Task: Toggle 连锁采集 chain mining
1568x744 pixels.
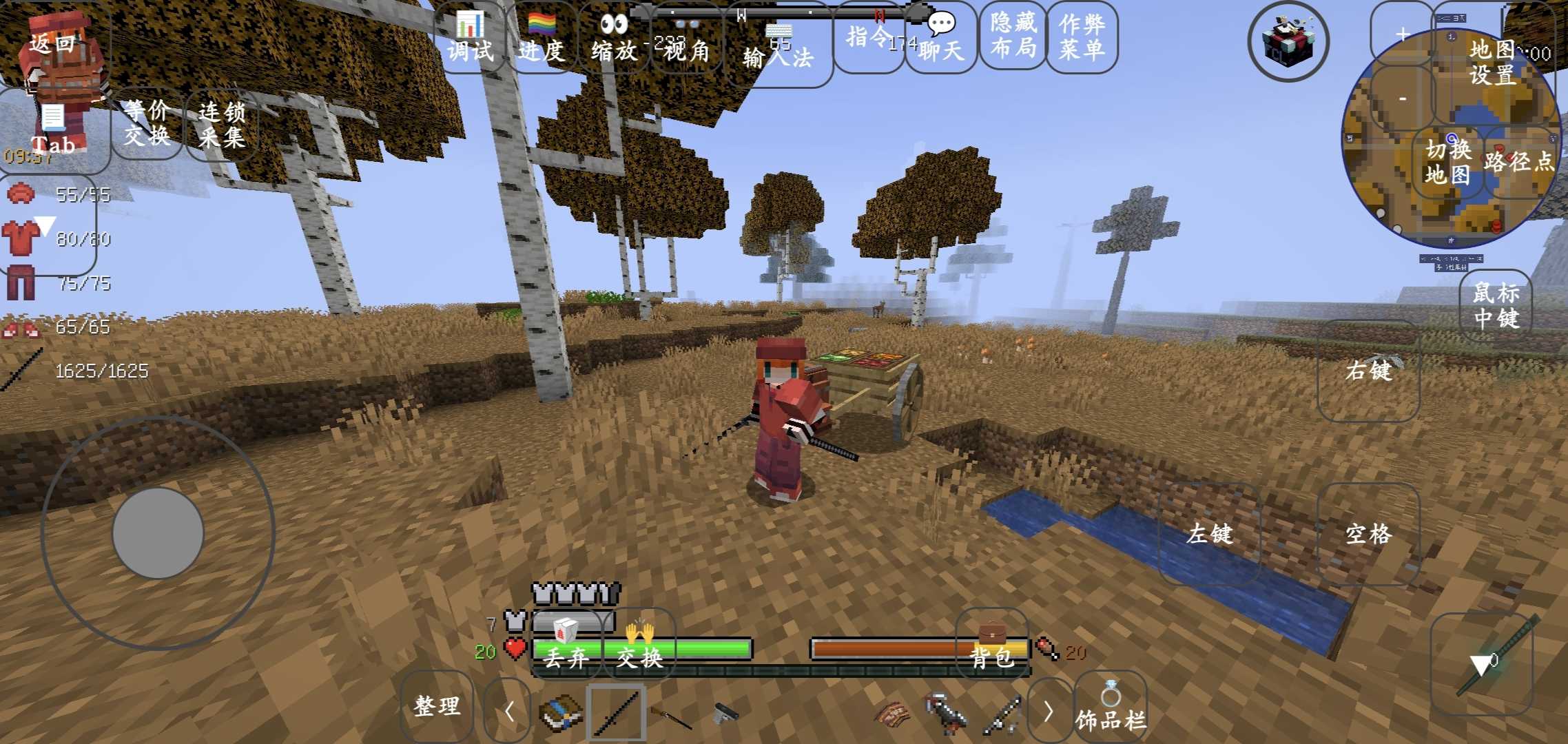Action: 221,124
